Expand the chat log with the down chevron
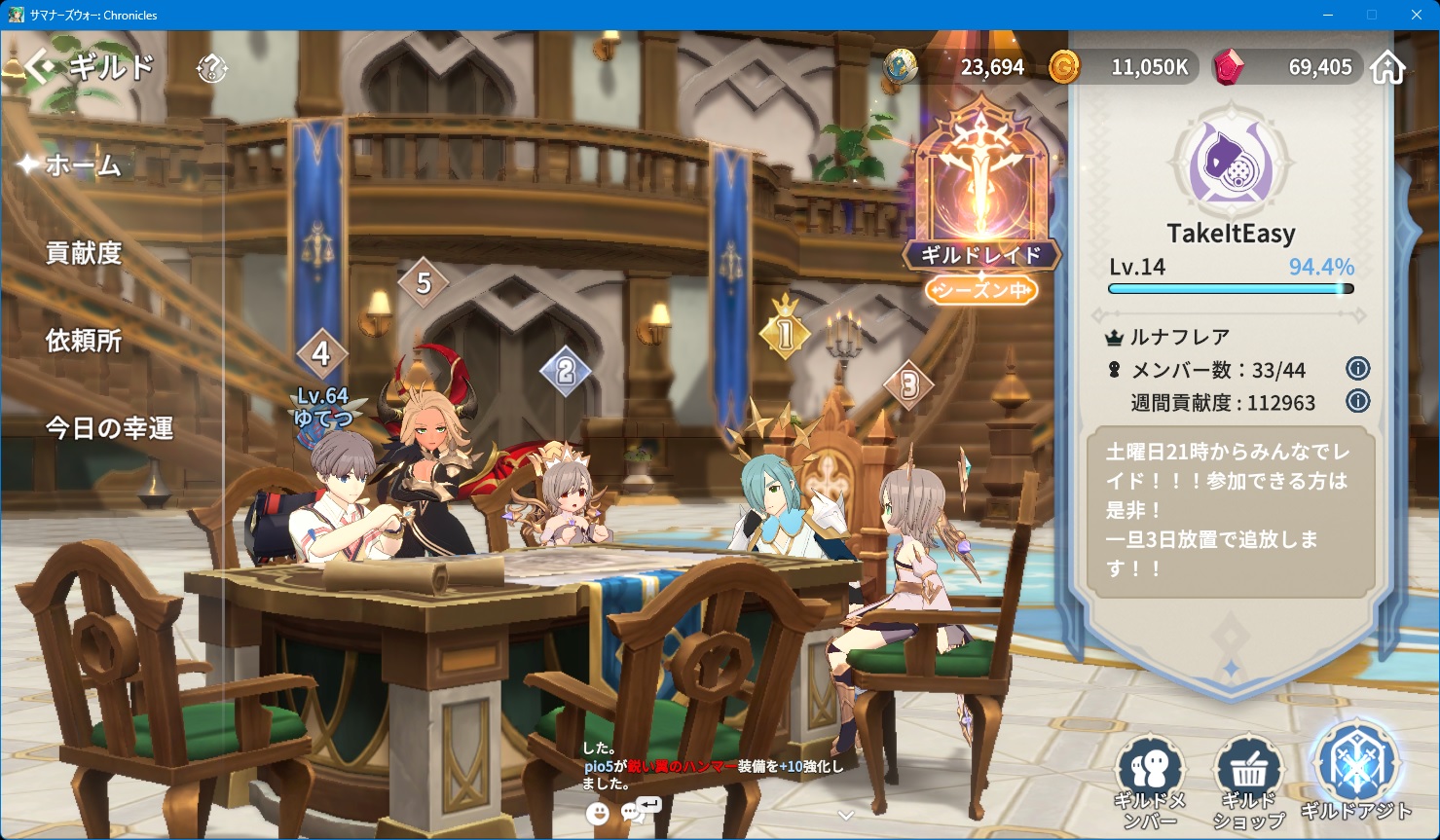The width and height of the screenshot is (1440, 840). (846, 816)
